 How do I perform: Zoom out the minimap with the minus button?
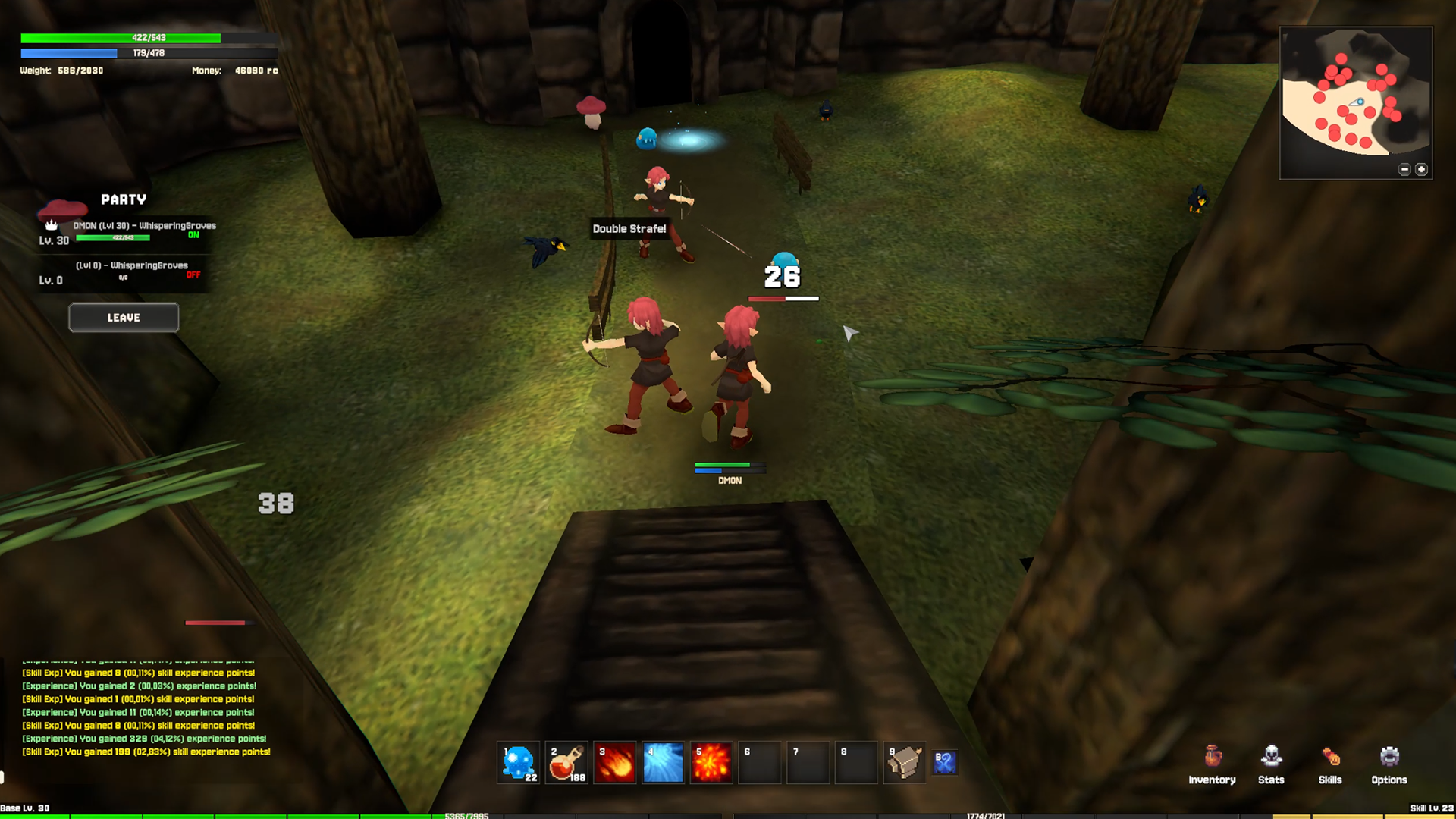pyautogui.click(x=1404, y=169)
